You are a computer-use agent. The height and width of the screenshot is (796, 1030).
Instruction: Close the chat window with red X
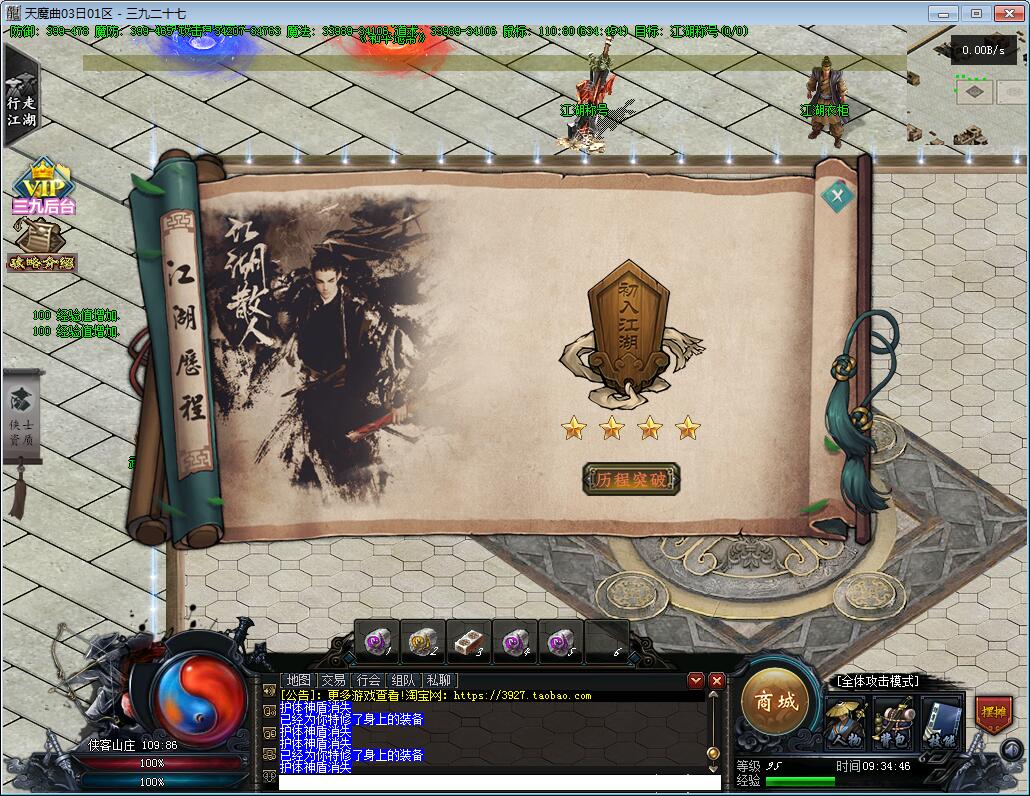[716, 680]
